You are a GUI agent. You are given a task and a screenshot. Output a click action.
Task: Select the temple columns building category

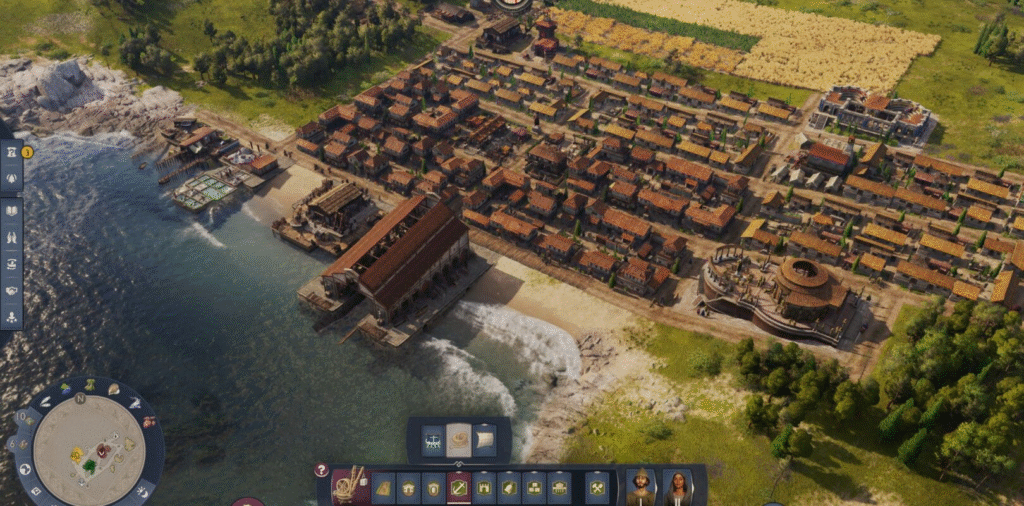point(559,489)
